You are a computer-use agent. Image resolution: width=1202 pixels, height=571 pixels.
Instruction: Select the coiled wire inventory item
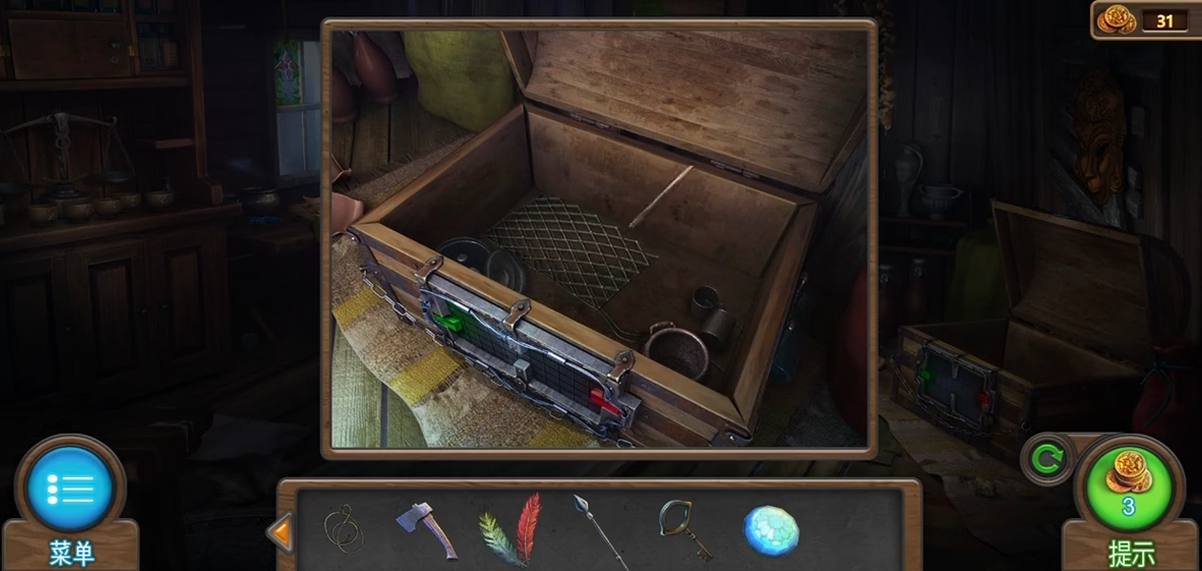tap(343, 528)
